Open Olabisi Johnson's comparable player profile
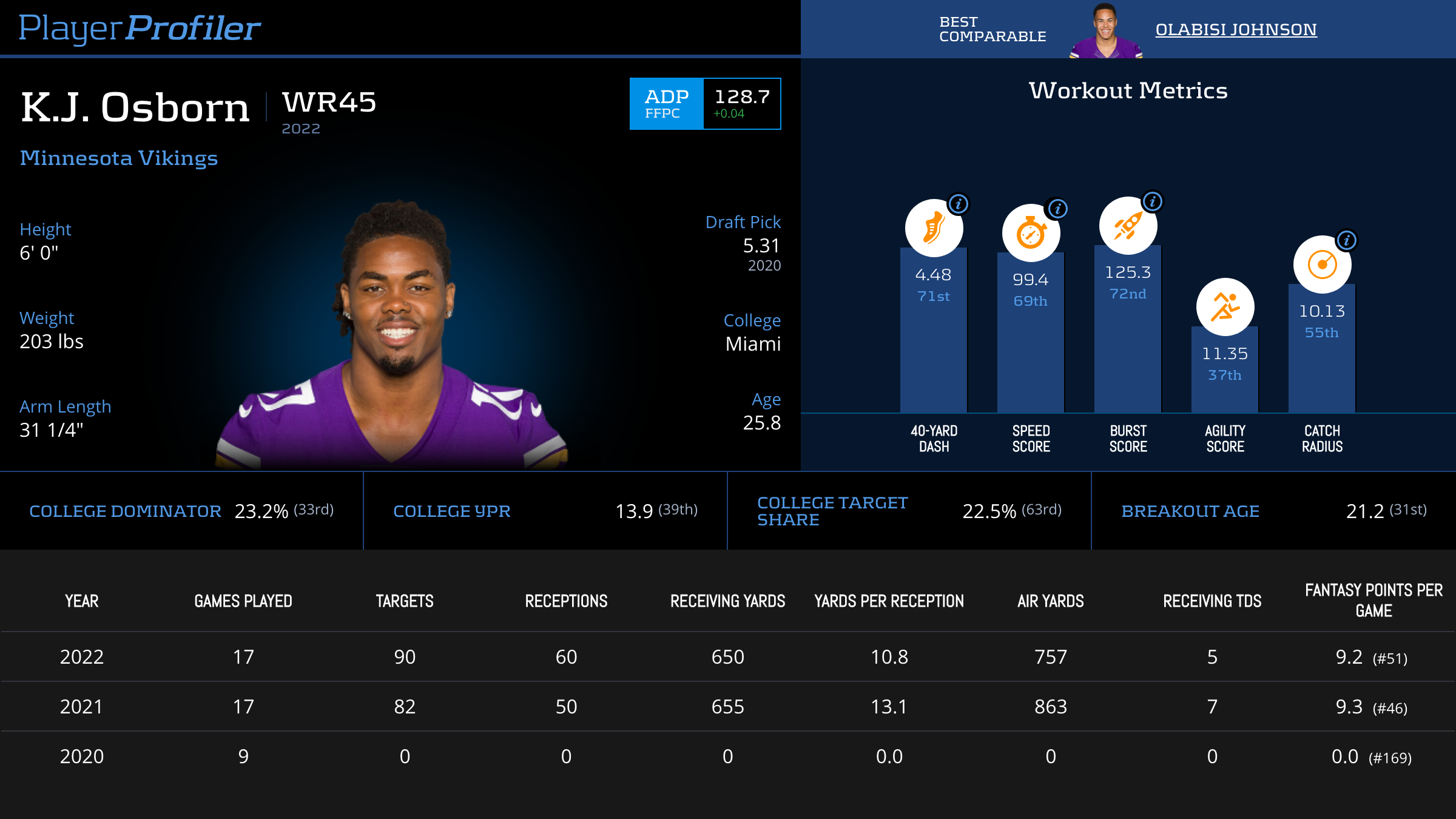This screenshot has width=1456, height=819. 1236,29
